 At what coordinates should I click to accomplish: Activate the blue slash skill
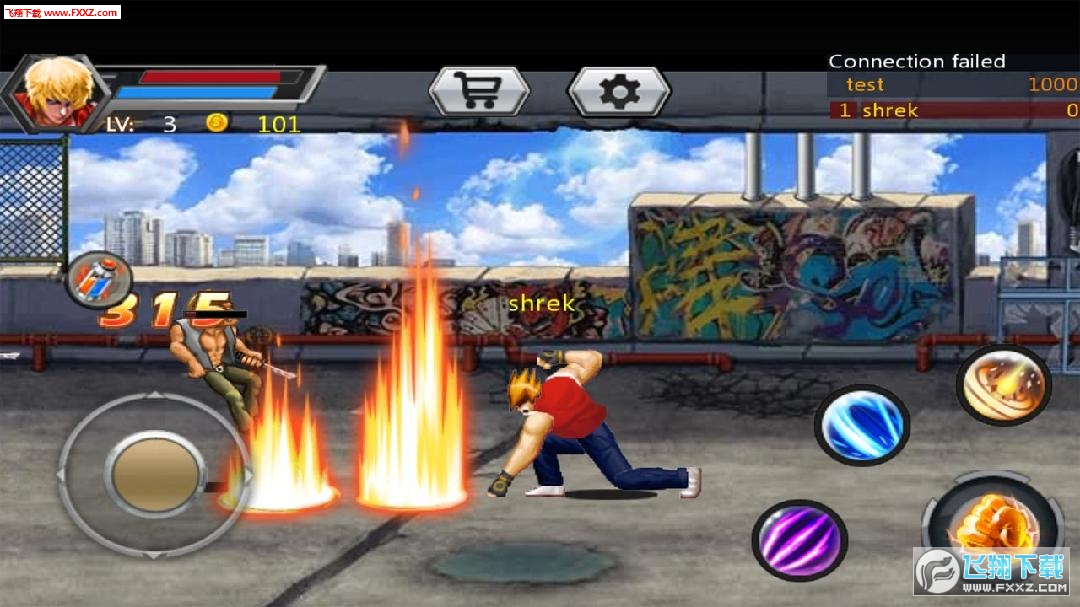[861, 424]
